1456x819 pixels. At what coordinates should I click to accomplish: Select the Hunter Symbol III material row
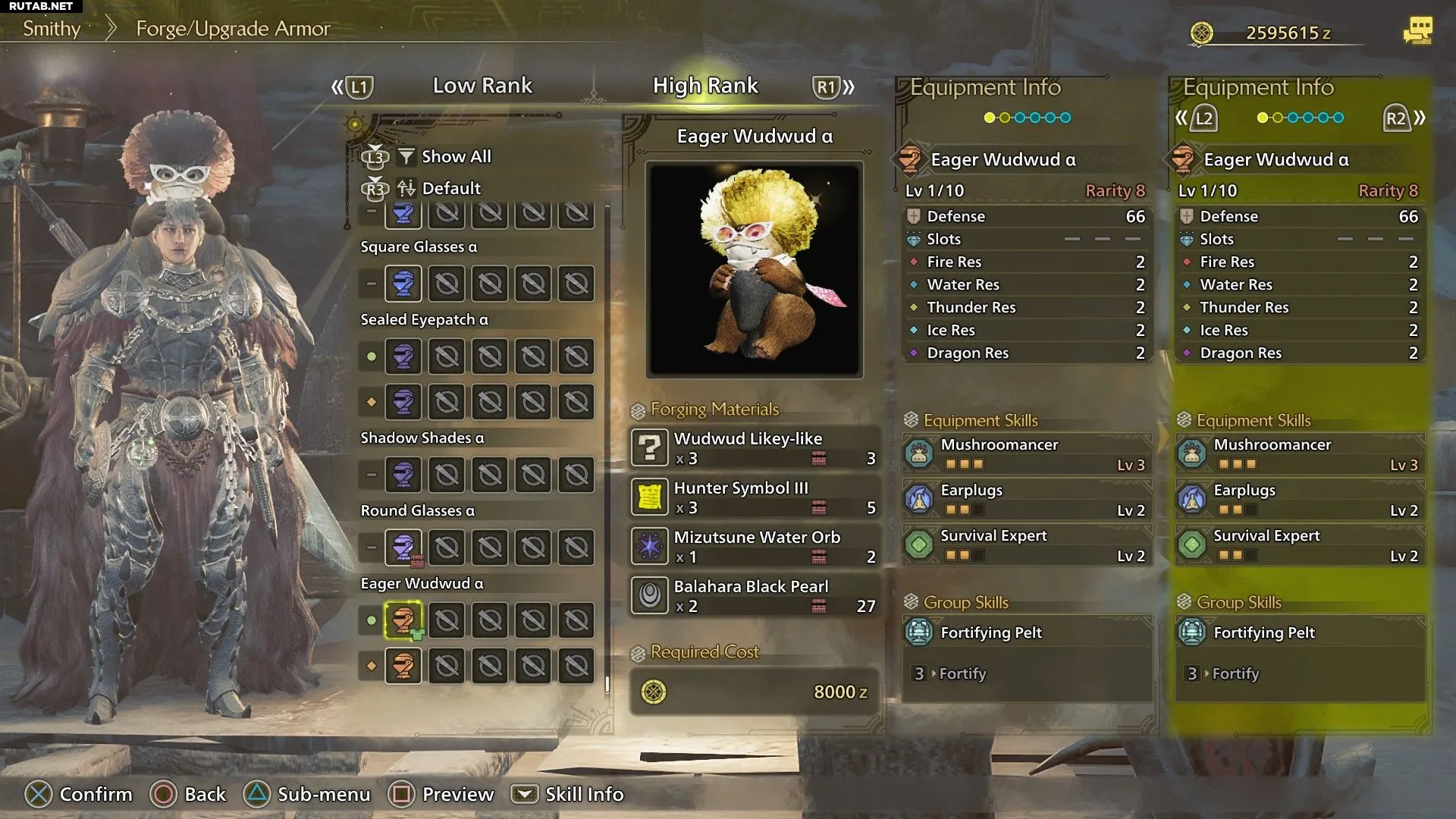pyautogui.click(x=755, y=497)
